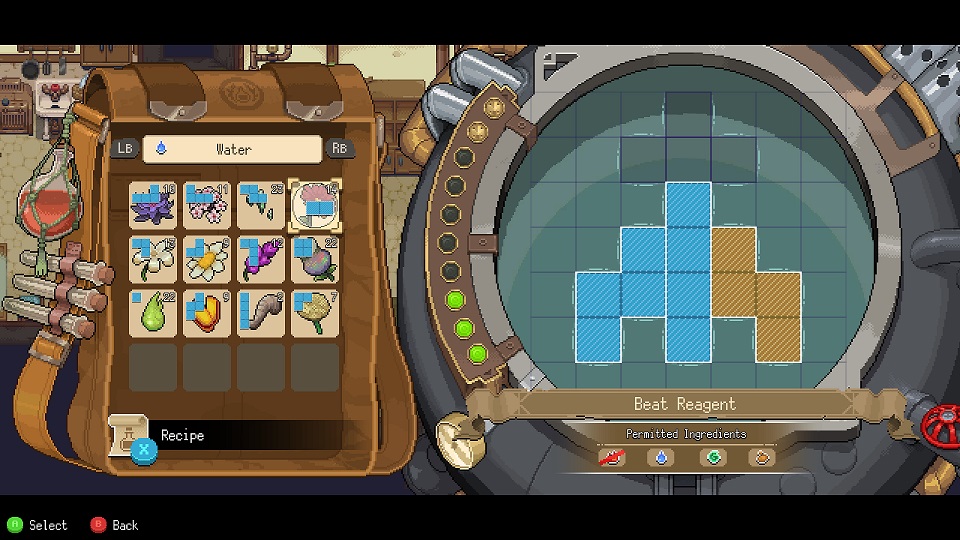The height and width of the screenshot is (540, 960).
Task: Select the beige fluffy seed head ingredient
Action: 315,313
